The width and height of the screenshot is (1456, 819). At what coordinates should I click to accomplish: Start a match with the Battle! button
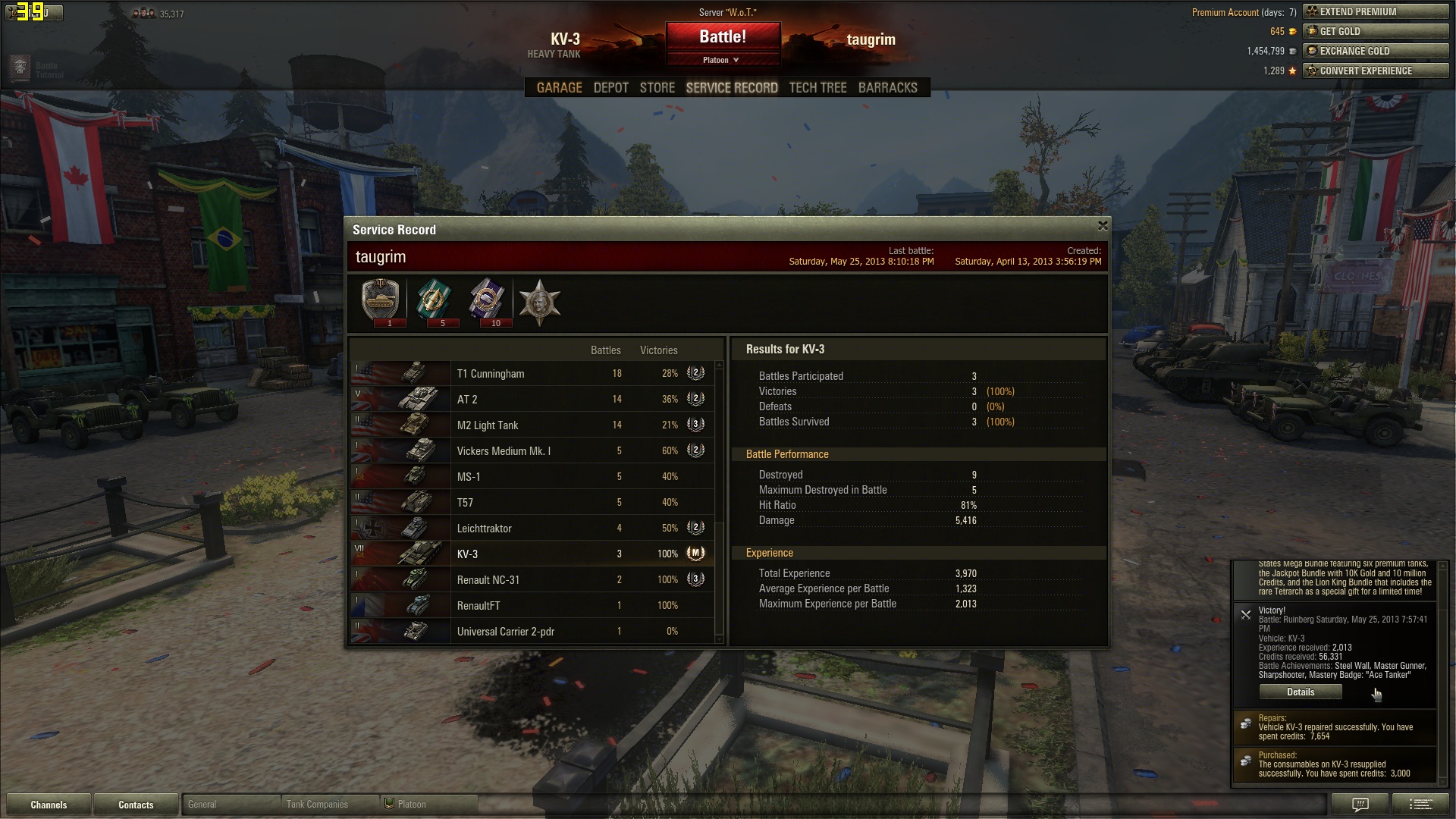click(722, 36)
